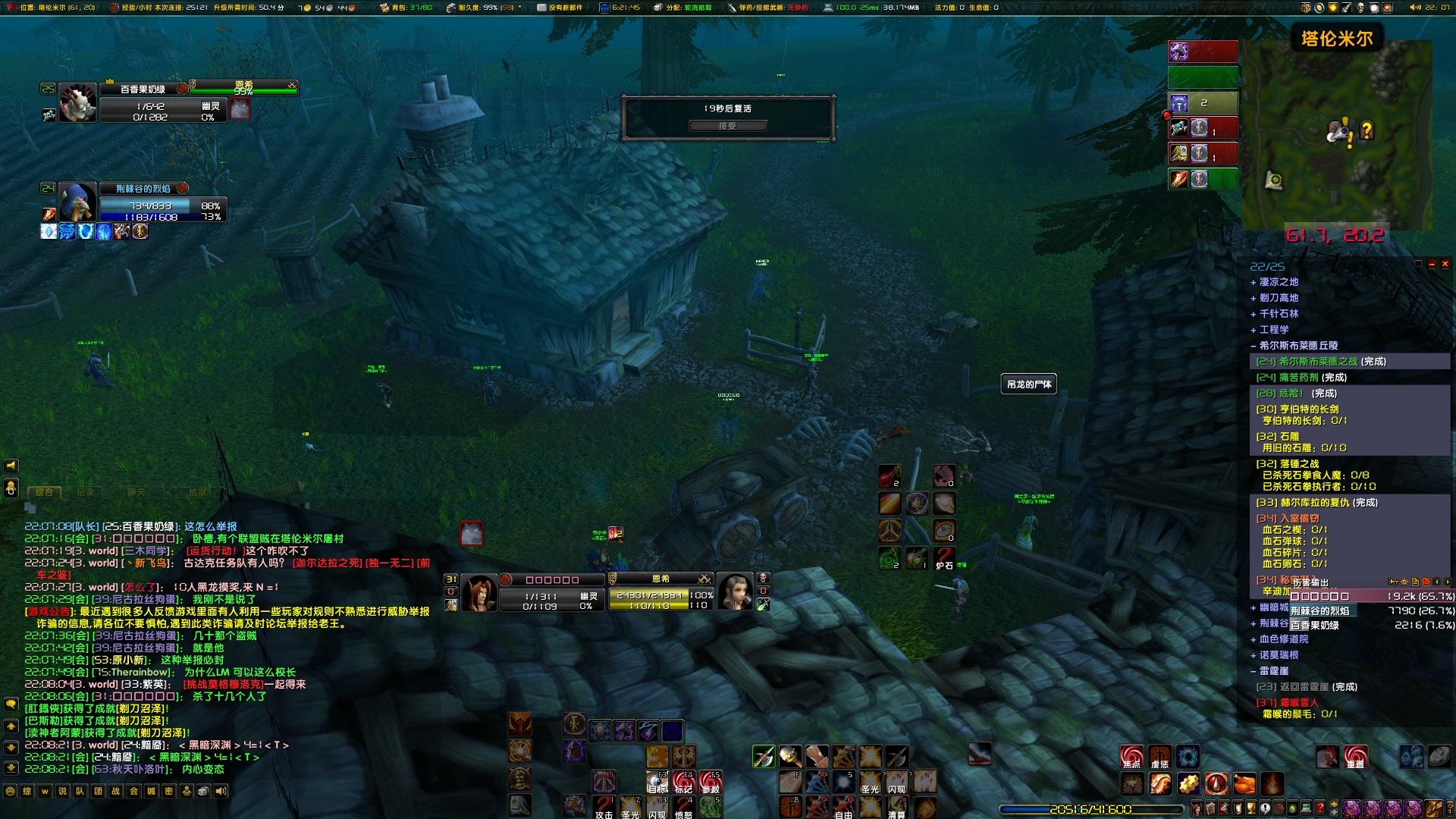Trigger the 焦点 focus macro button
1456x819 pixels.
1131,757
